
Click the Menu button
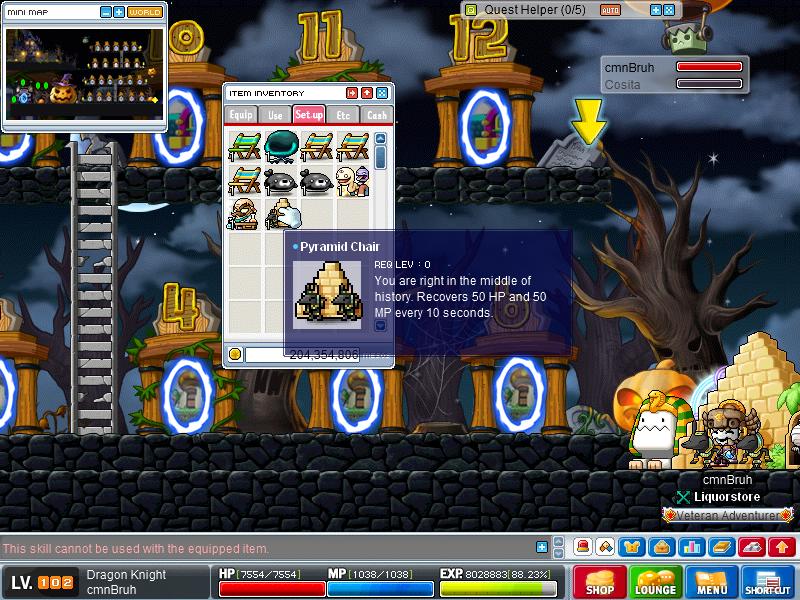[x=712, y=582]
